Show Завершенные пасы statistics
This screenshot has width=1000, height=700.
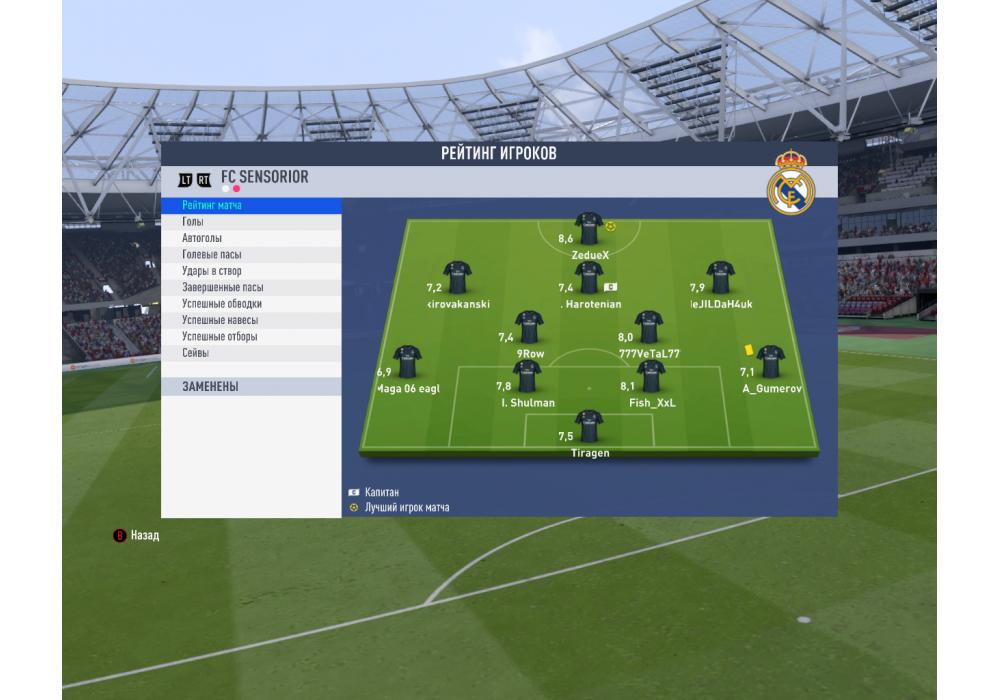[250, 287]
